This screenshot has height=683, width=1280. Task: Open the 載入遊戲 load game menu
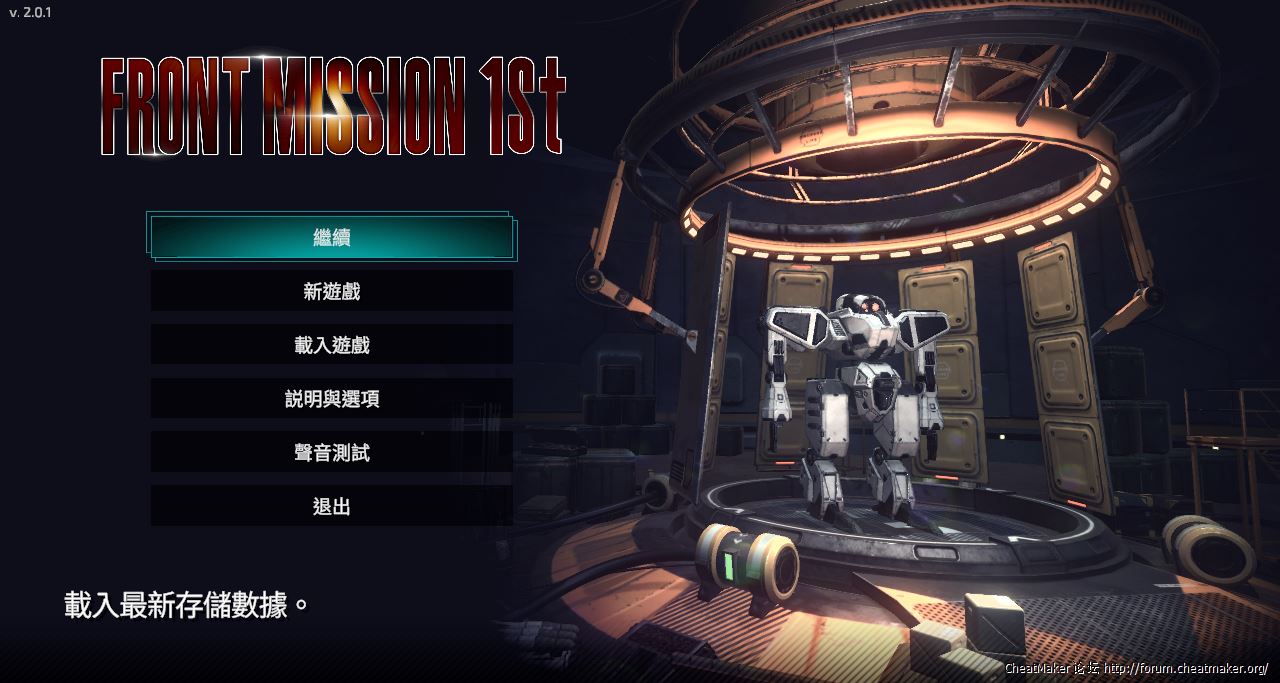[x=332, y=345]
